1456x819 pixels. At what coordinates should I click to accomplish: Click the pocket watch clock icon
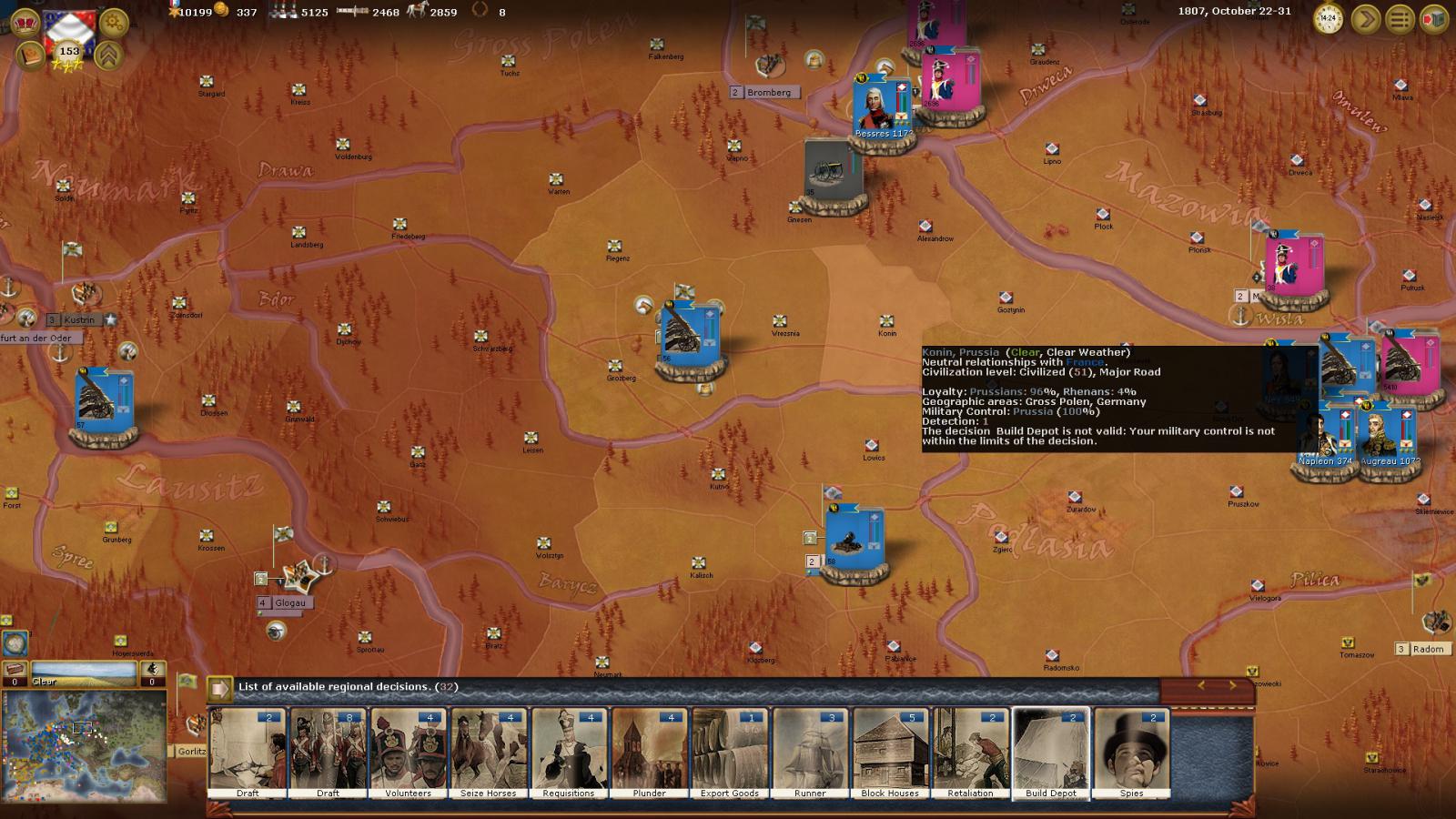point(1329,19)
